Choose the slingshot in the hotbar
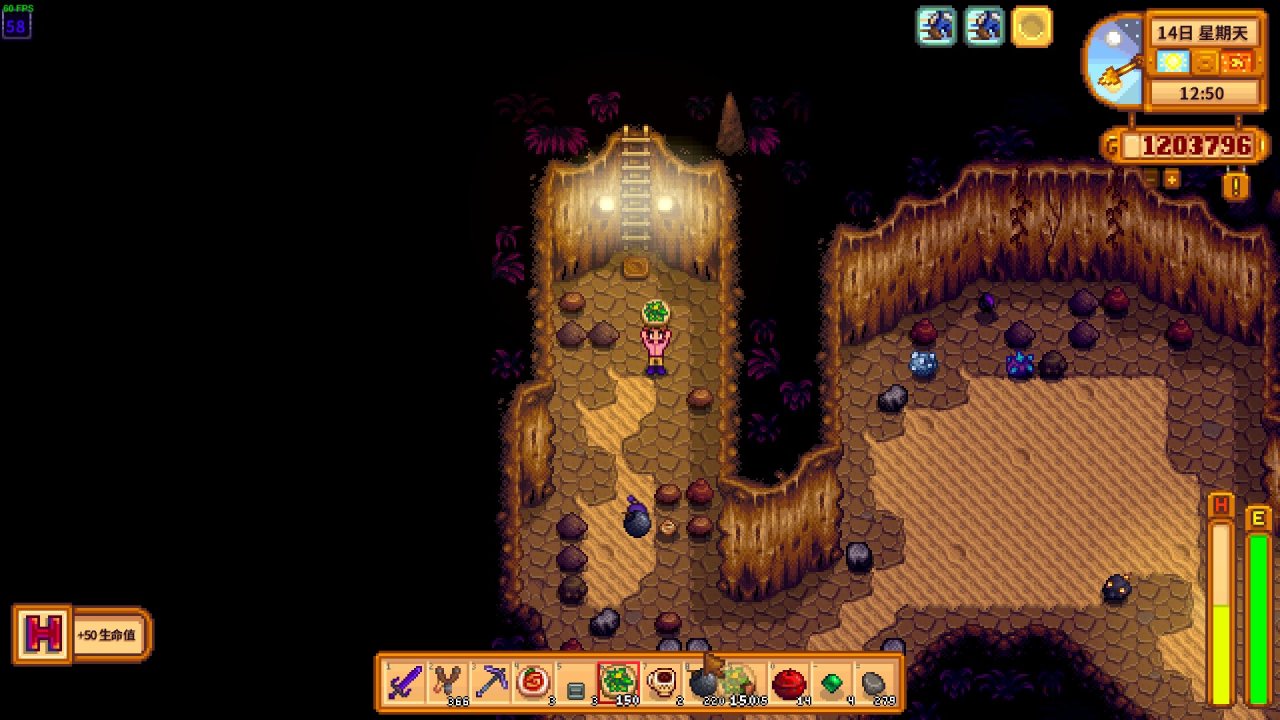The width and height of the screenshot is (1280, 720). (448, 683)
